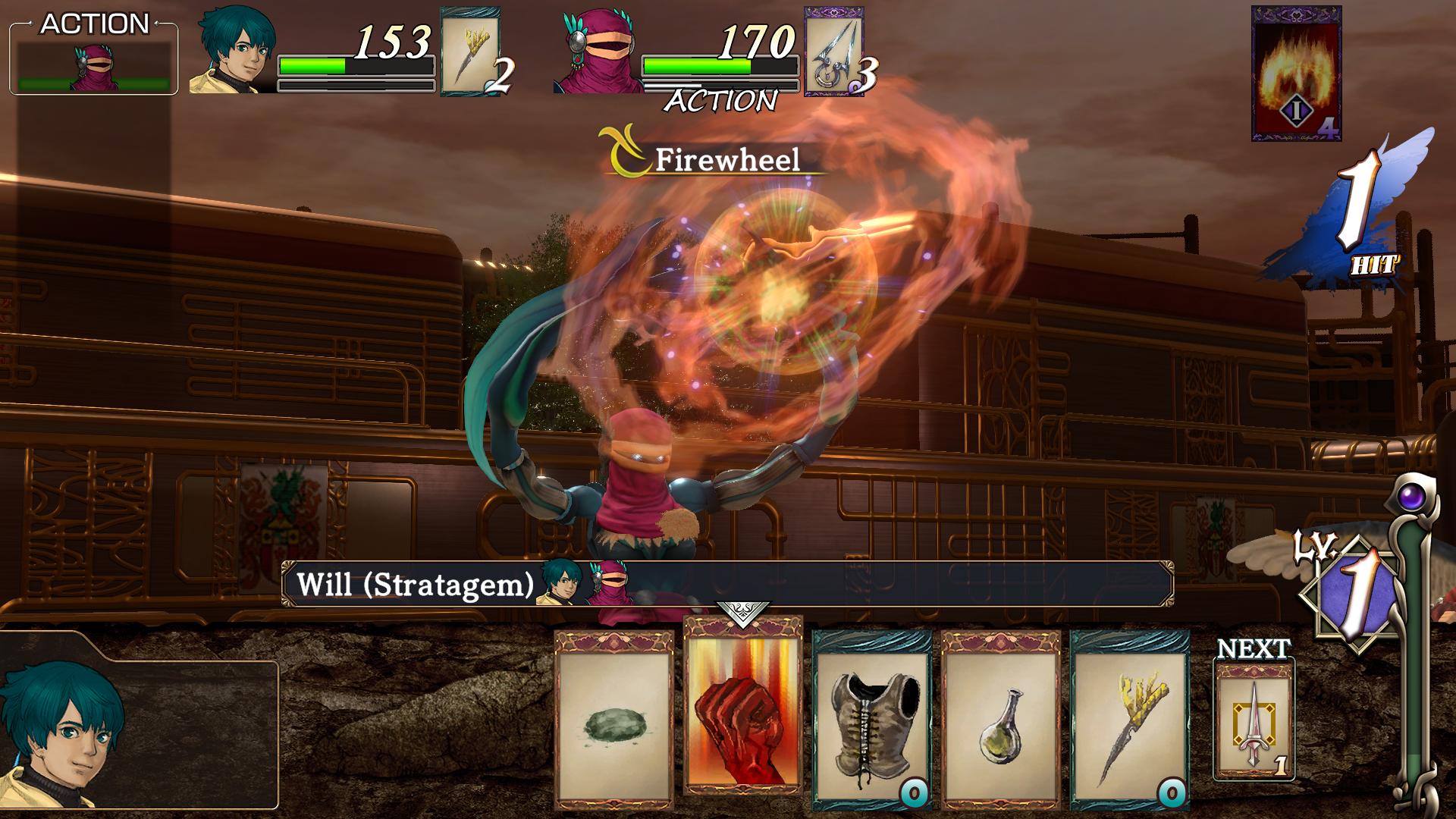Screen dimensions: 1456x819
Task: Choose the golden claw dagger card
Action: point(1129,720)
